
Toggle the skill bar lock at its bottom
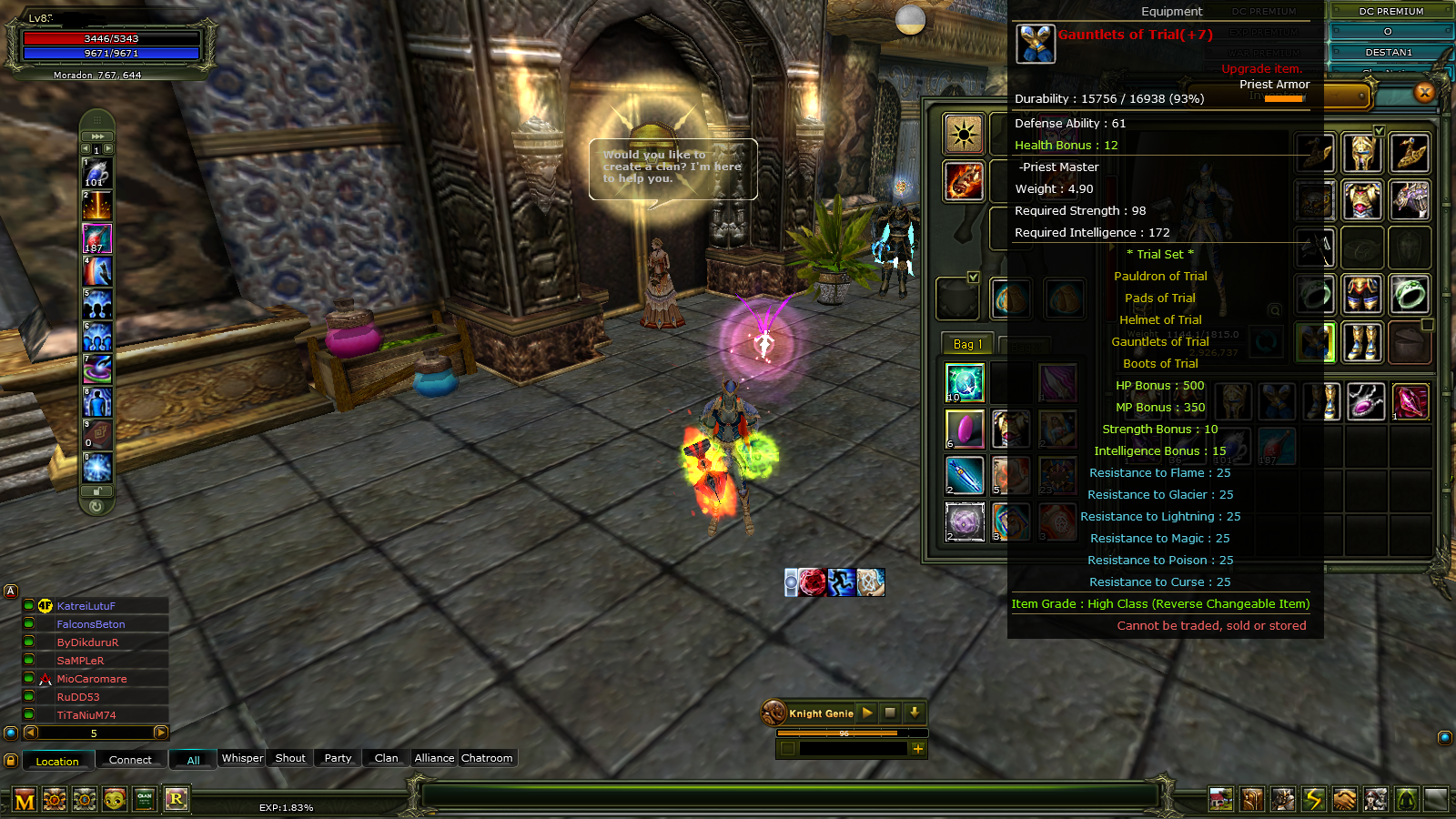[x=97, y=490]
